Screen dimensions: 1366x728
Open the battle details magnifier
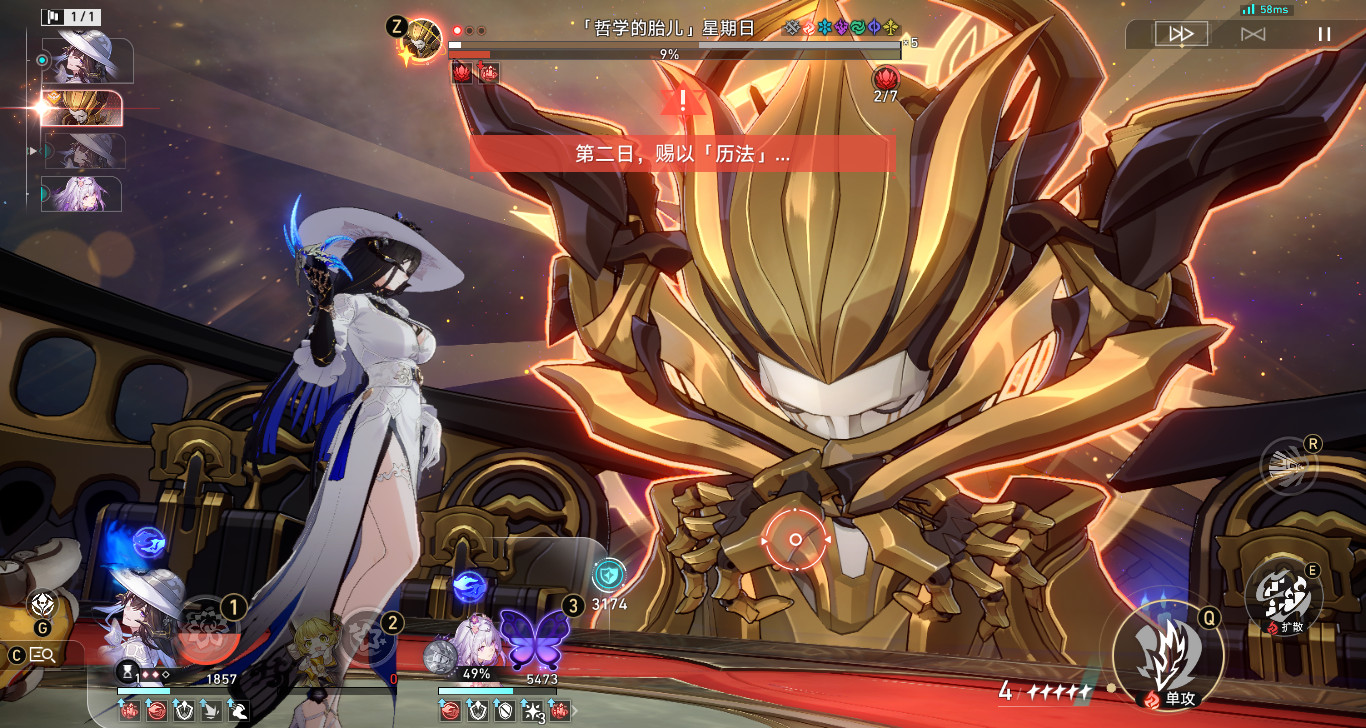click(43, 655)
